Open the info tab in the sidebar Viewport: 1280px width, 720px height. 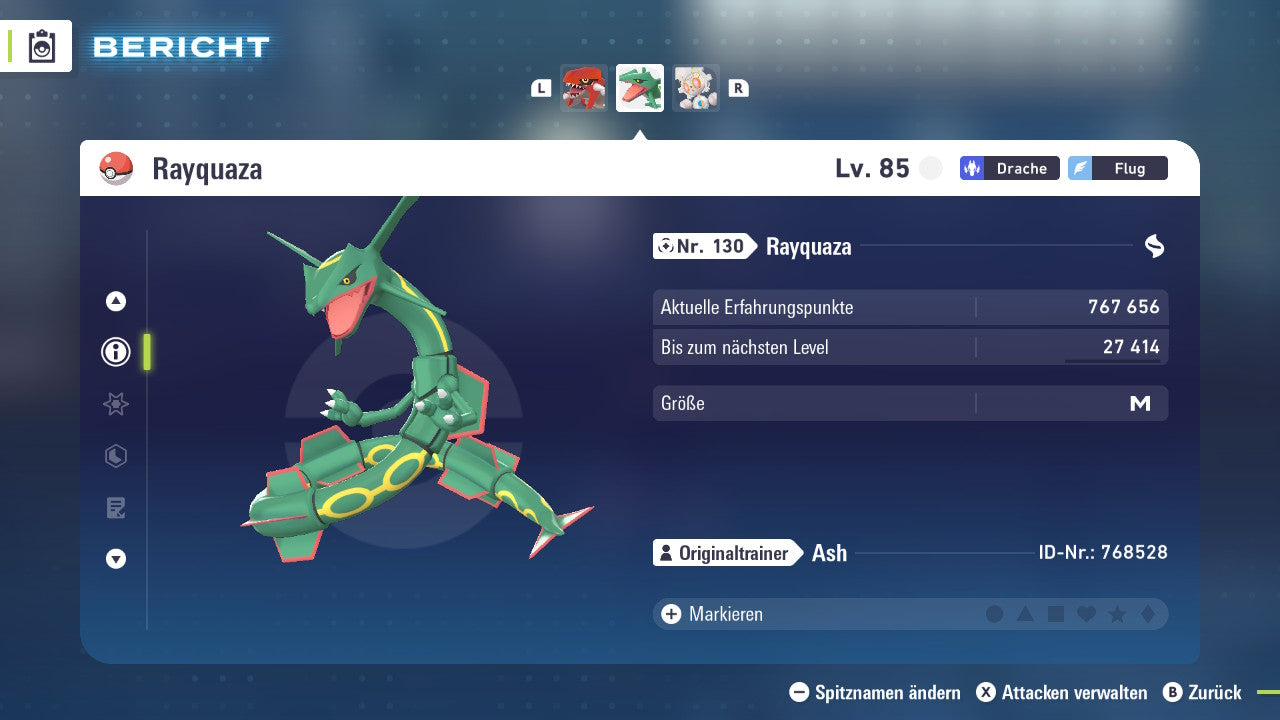[115, 352]
